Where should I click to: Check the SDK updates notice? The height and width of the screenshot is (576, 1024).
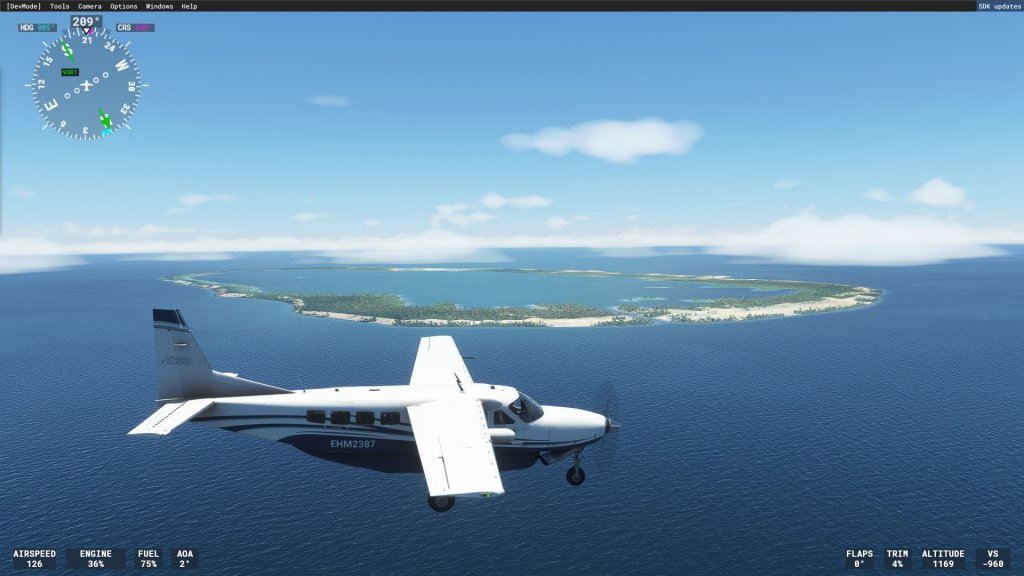click(999, 6)
